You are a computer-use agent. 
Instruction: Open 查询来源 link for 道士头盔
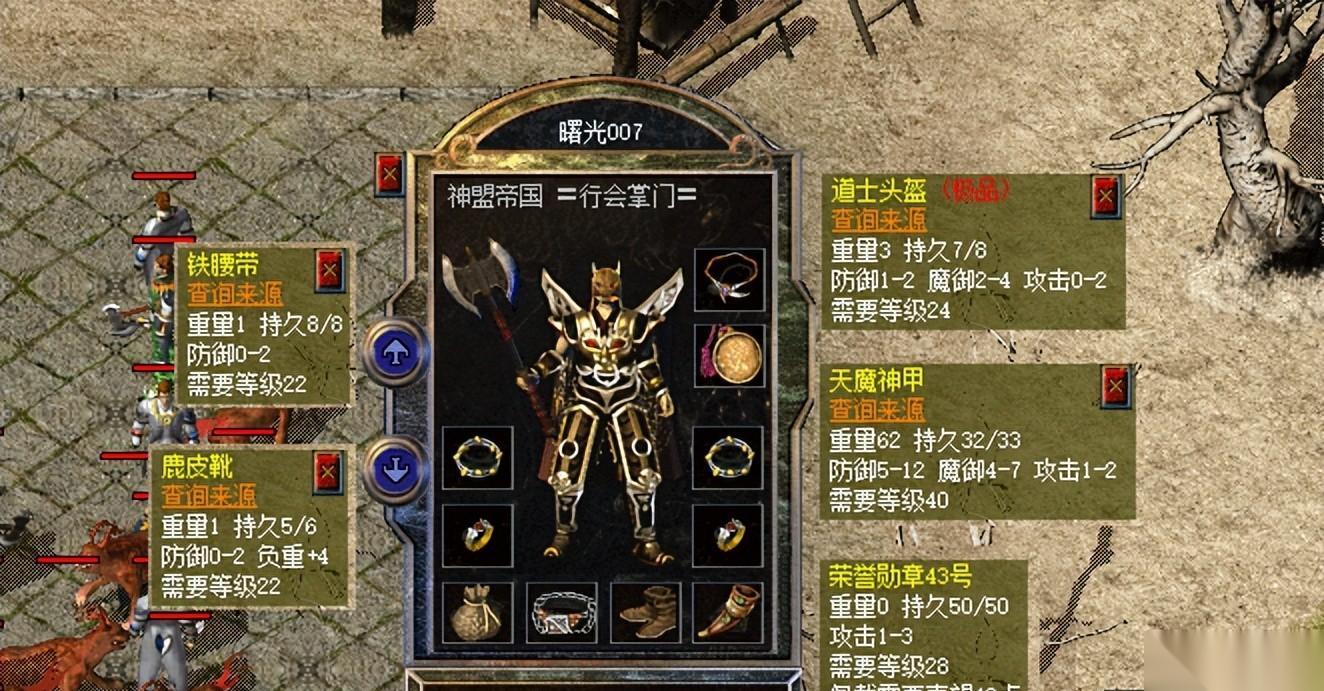tap(878, 221)
